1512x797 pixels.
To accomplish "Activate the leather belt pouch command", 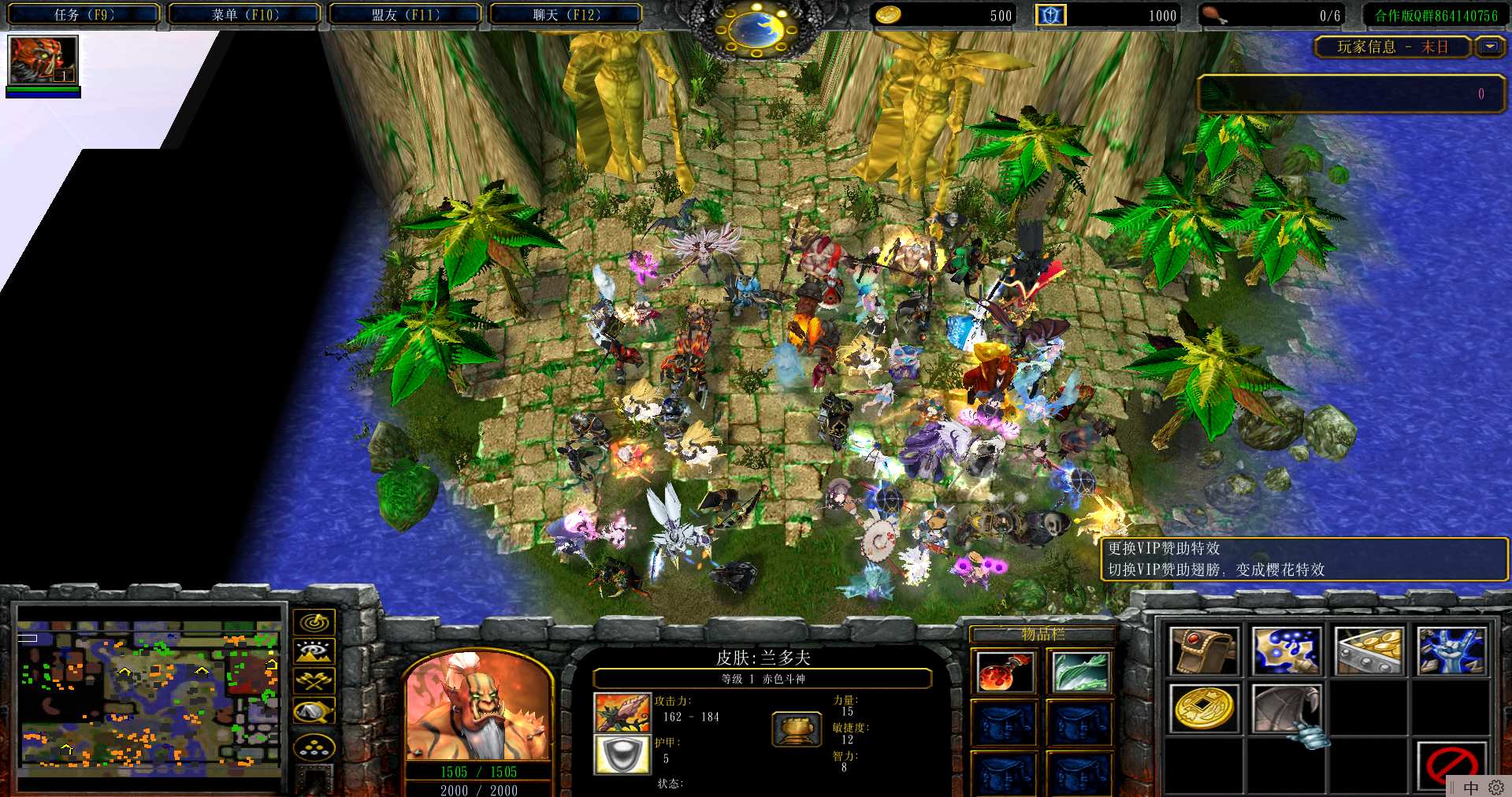I will (1203, 651).
